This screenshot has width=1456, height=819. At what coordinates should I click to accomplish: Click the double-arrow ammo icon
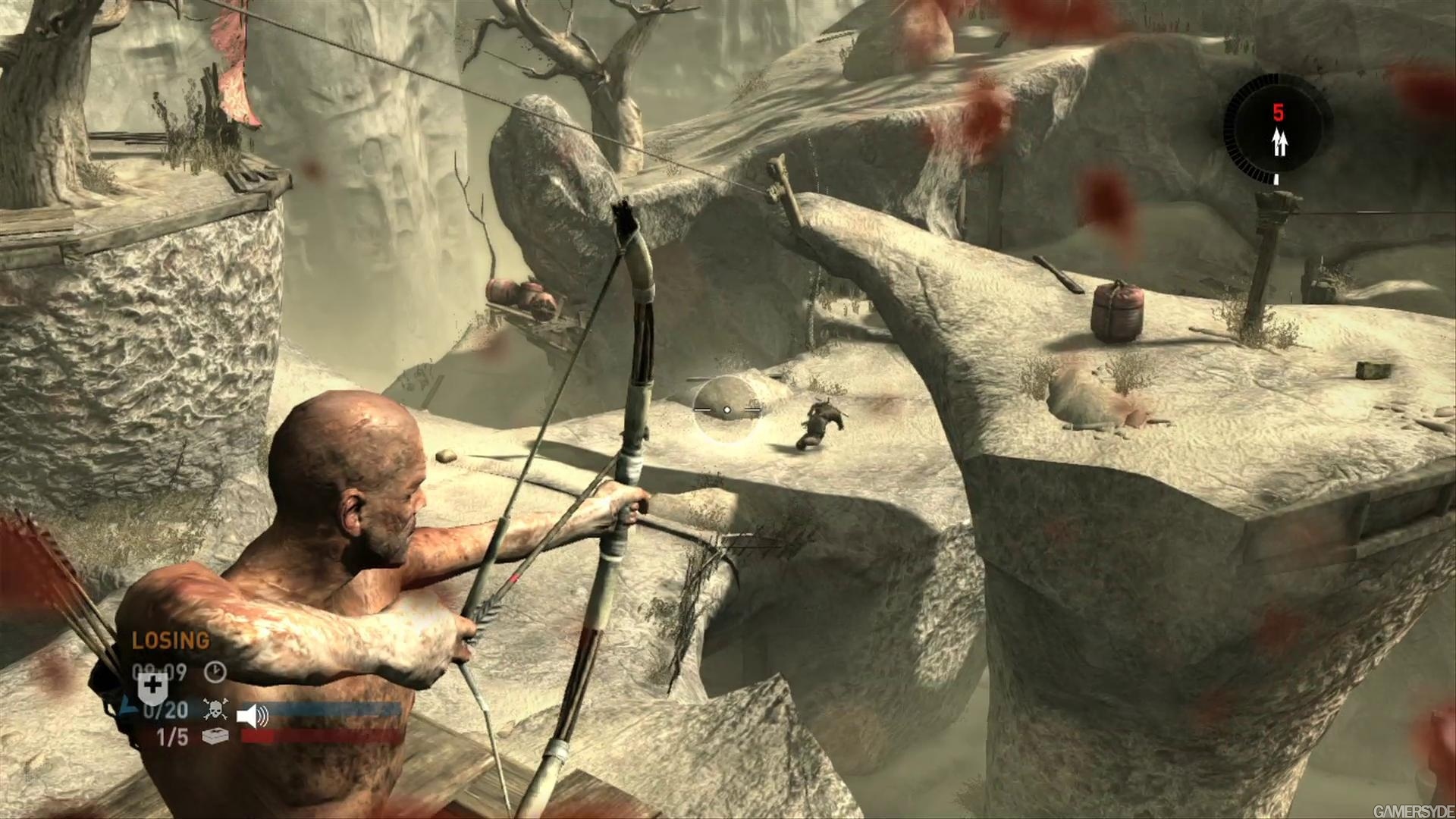coord(1279,143)
